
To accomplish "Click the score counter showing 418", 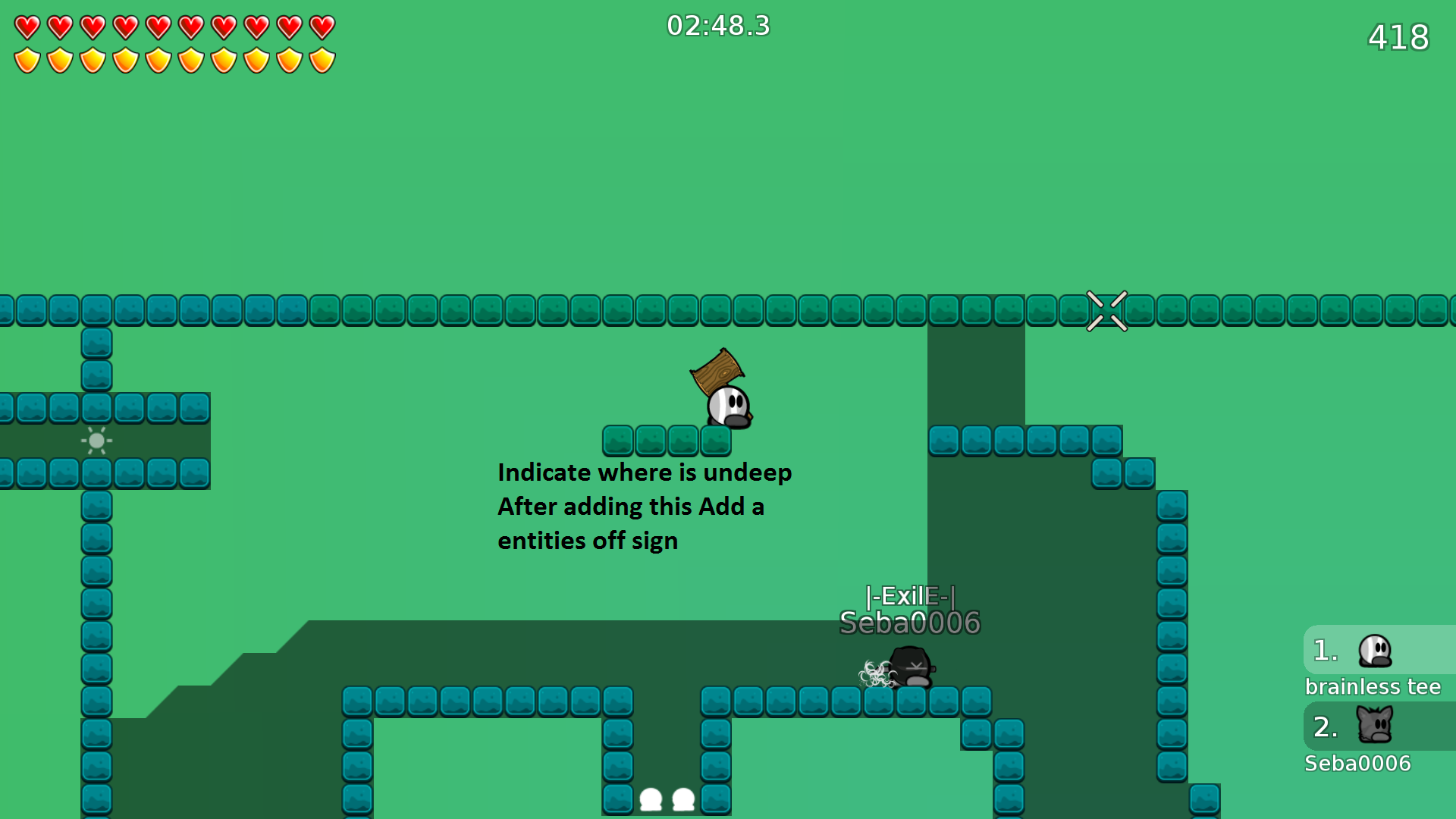I will point(1399,36).
